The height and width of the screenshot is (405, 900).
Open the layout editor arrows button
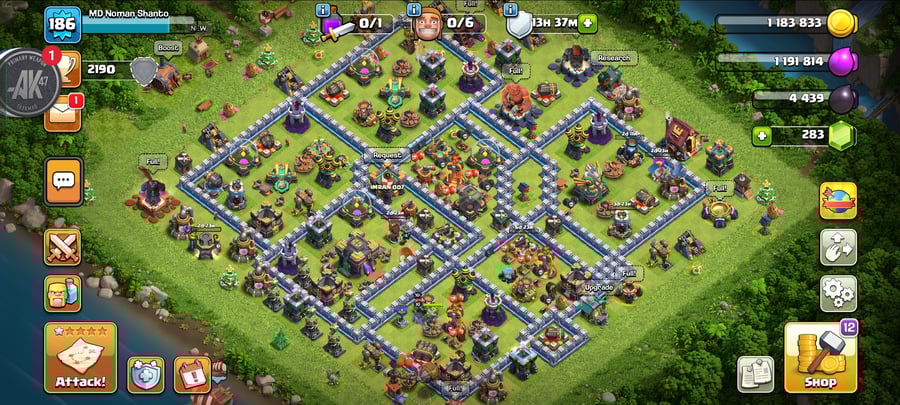(x=837, y=247)
